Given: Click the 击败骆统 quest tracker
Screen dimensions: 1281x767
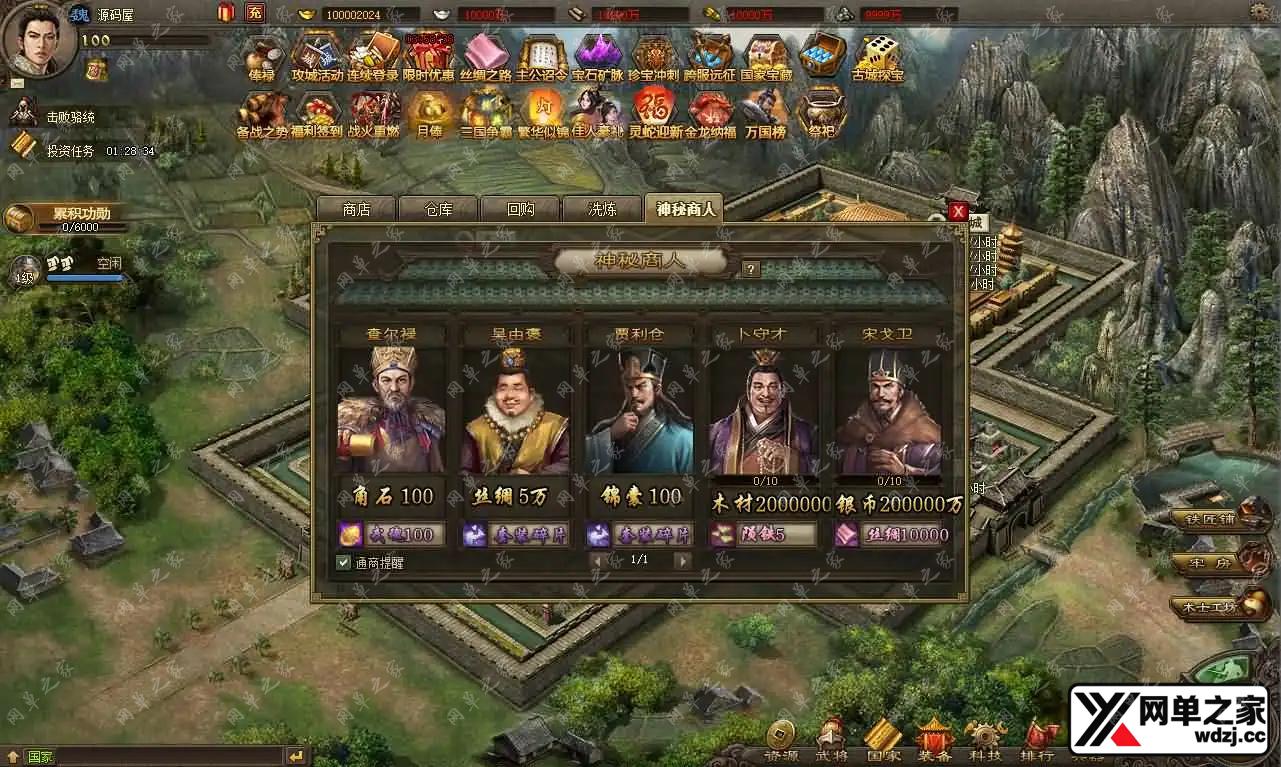Looking at the screenshot, I should pyautogui.click(x=70, y=117).
